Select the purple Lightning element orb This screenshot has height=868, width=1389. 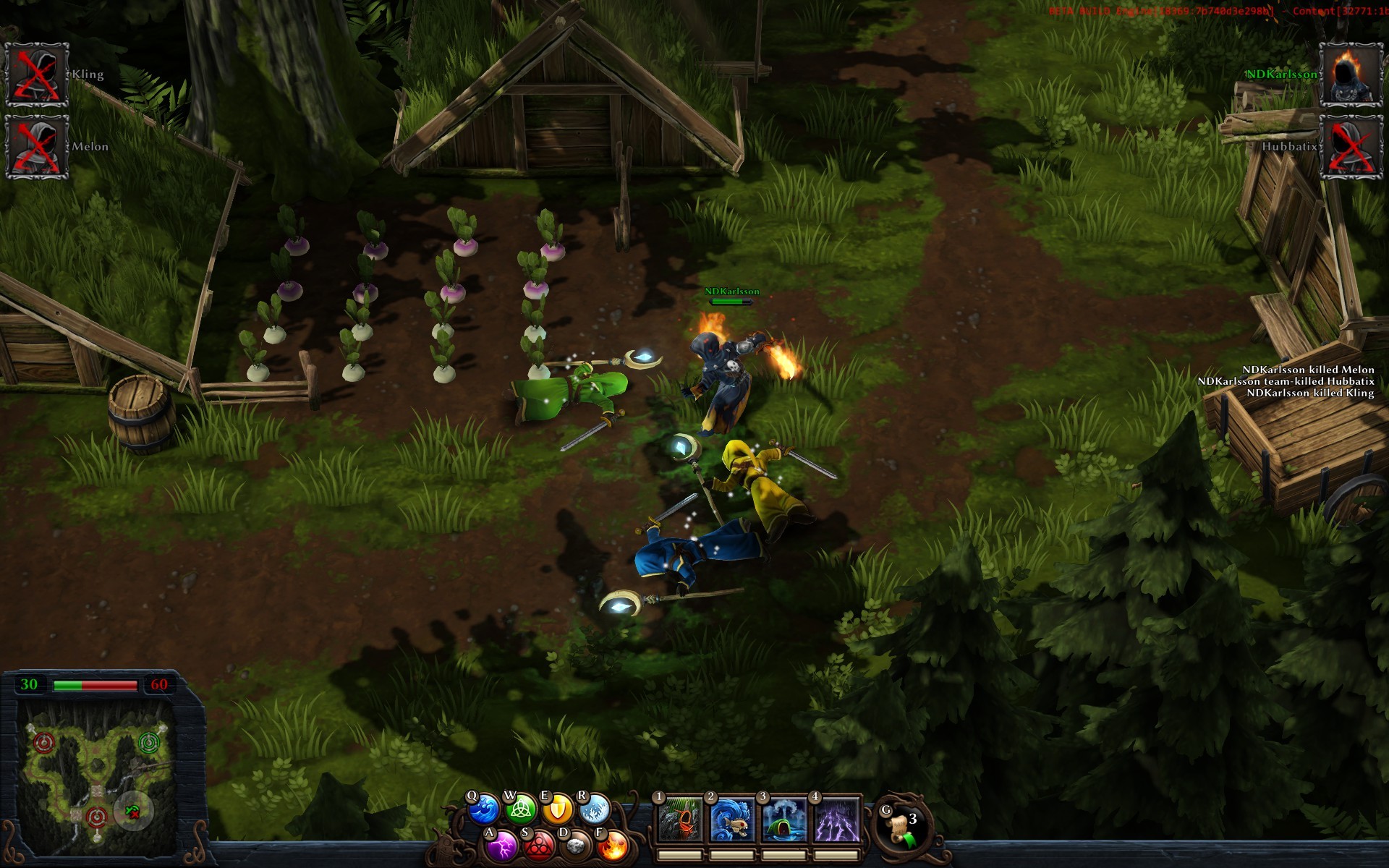501,846
